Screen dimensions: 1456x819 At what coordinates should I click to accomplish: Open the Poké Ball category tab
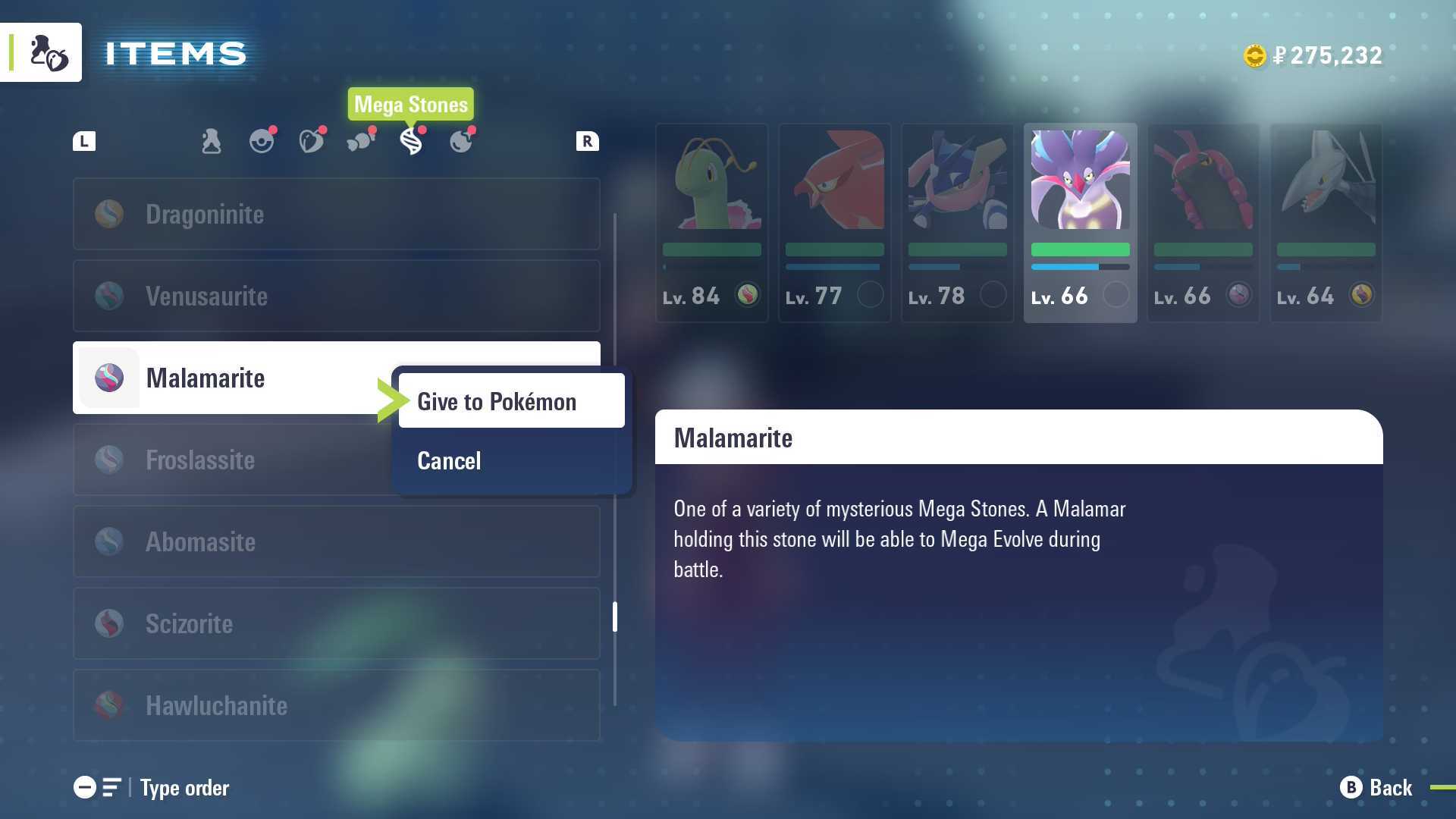(262, 141)
